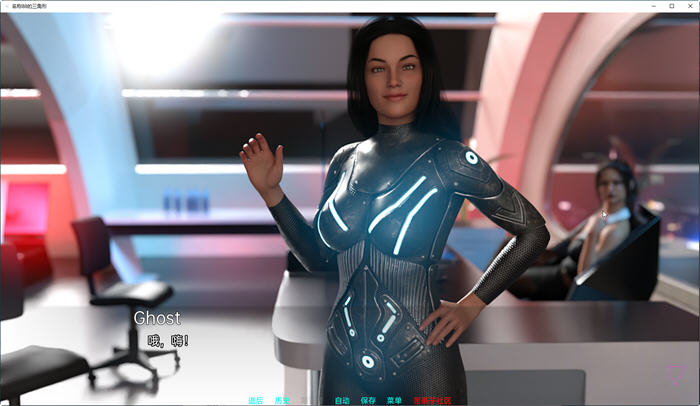The image size is (700, 406).
Task: Open the 保存 (Save) screen
Action: (x=368, y=400)
